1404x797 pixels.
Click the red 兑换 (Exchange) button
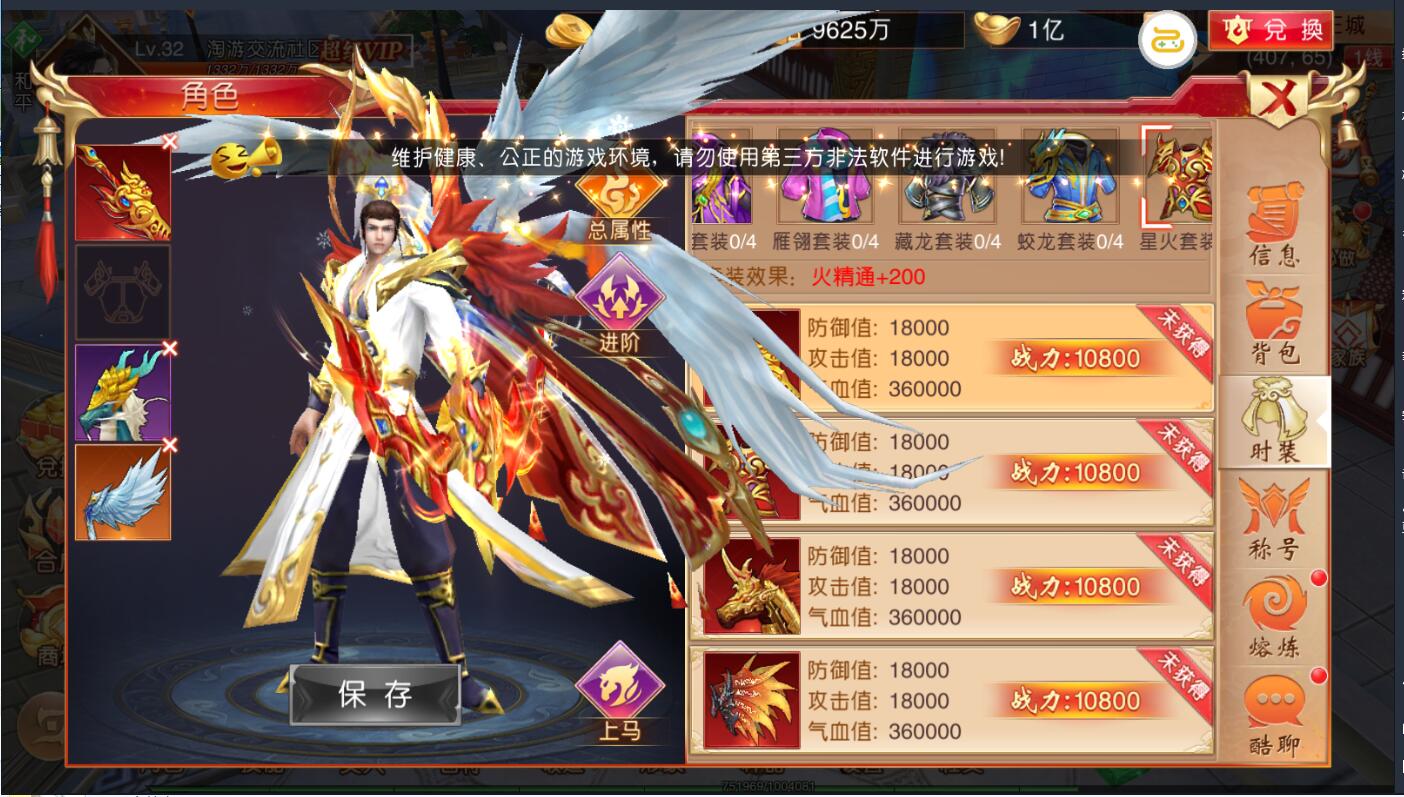(x=1269, y=29)
